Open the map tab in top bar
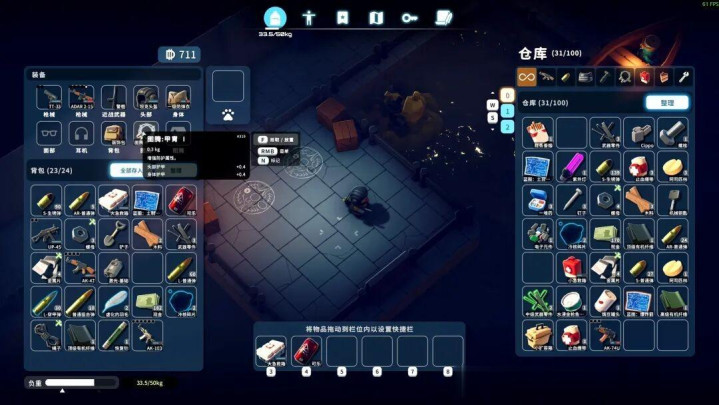The image size is (719, 405). [376, 17]
